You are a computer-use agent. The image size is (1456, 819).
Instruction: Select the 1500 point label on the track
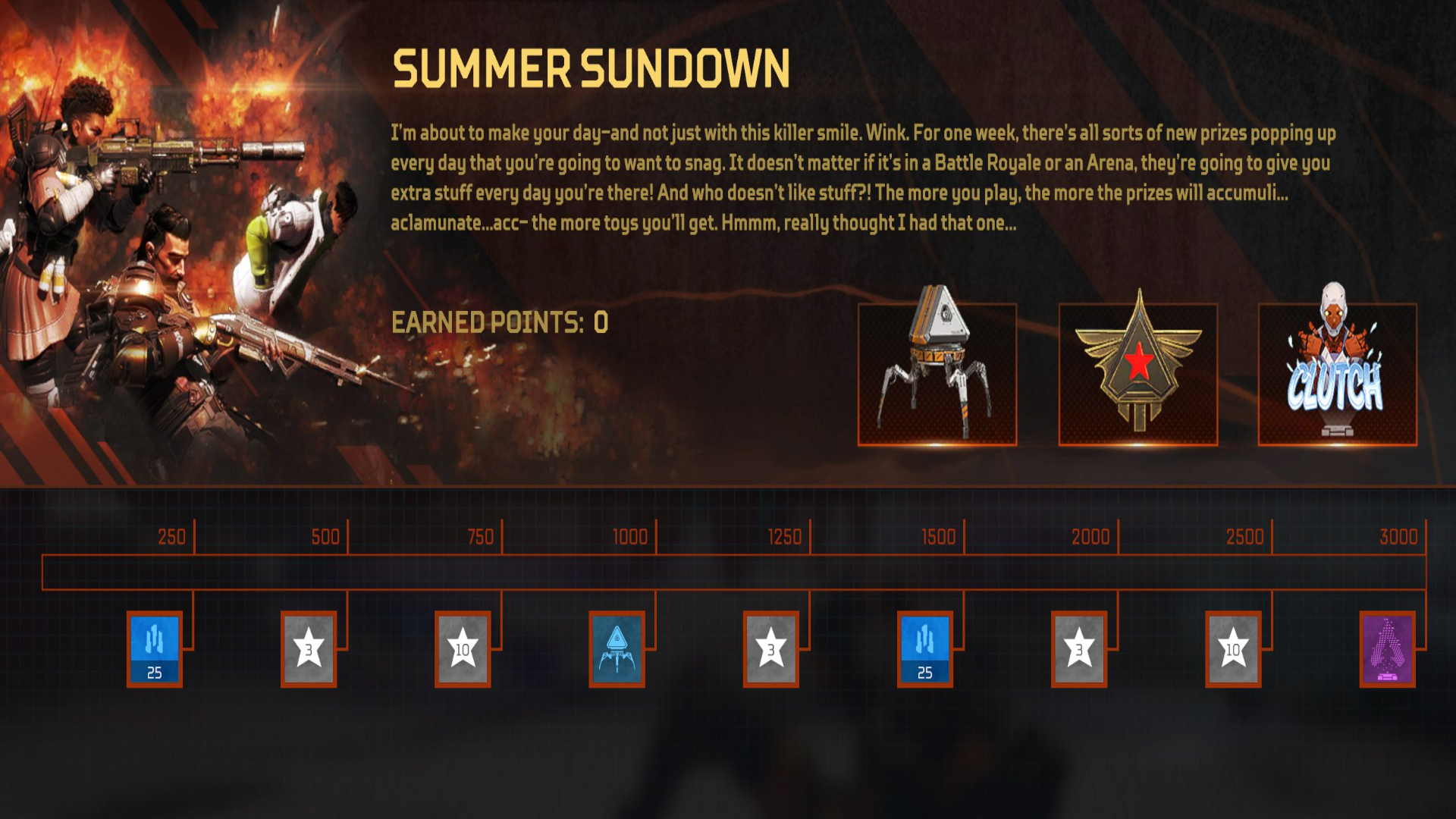tap(939, 537)
